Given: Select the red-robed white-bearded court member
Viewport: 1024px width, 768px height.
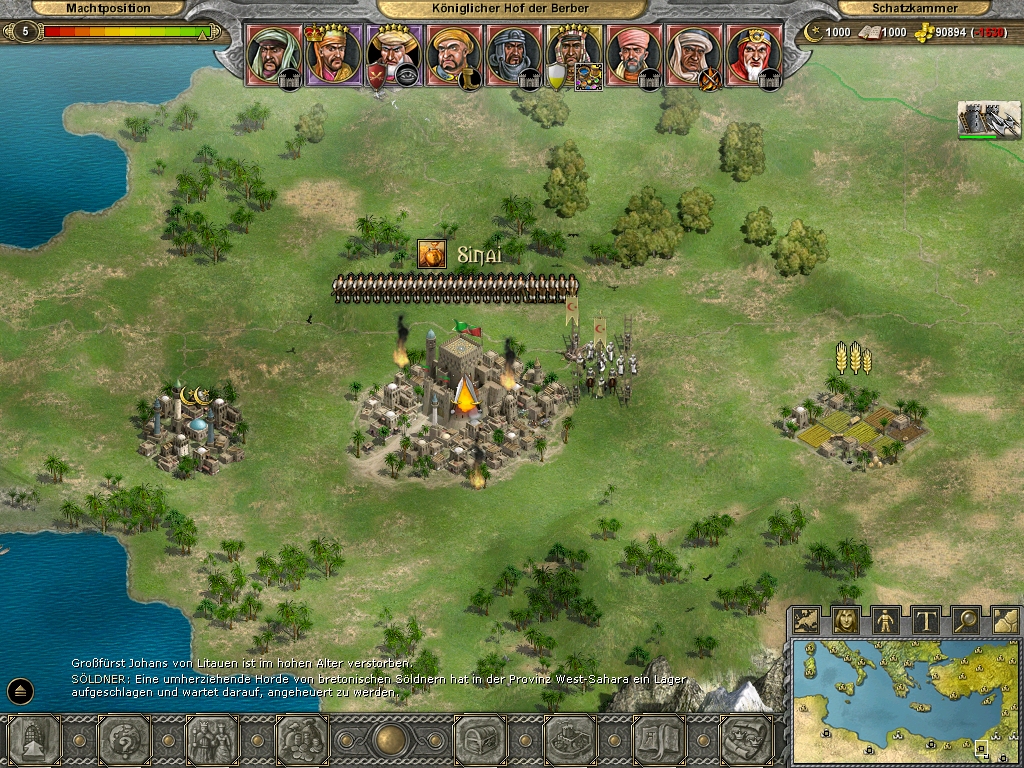Looking at the screenshot, I should pos(753,54).
